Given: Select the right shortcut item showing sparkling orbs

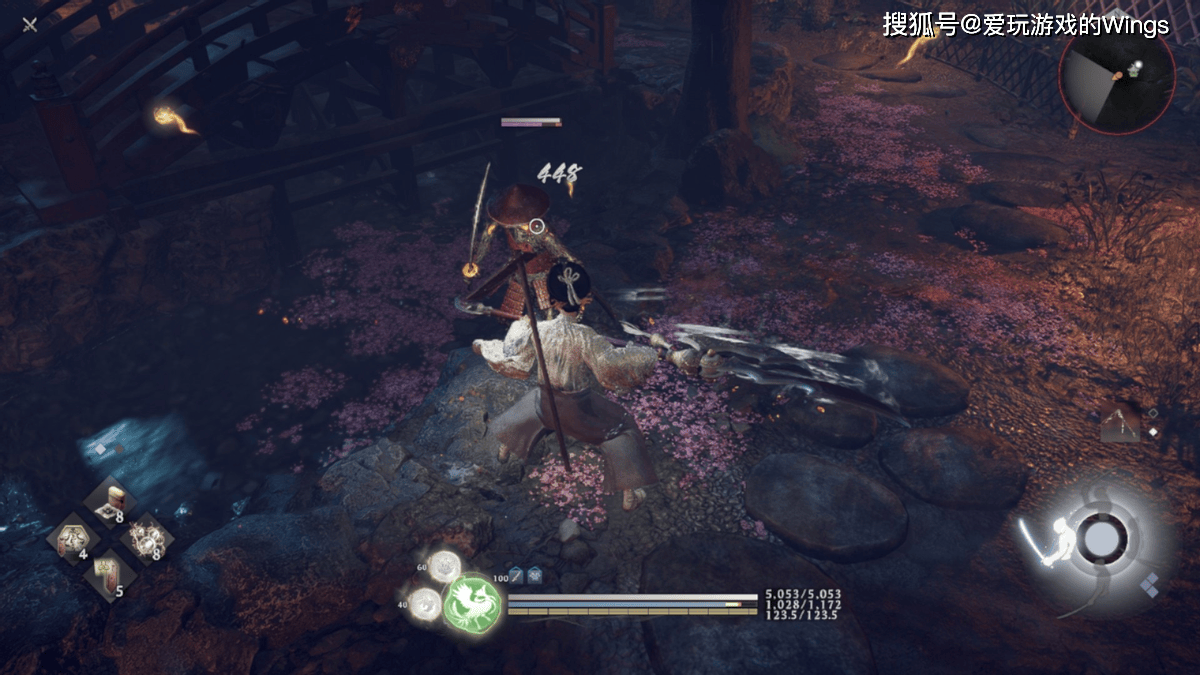Looking at the screenshot, I should [x=146, y=540].
